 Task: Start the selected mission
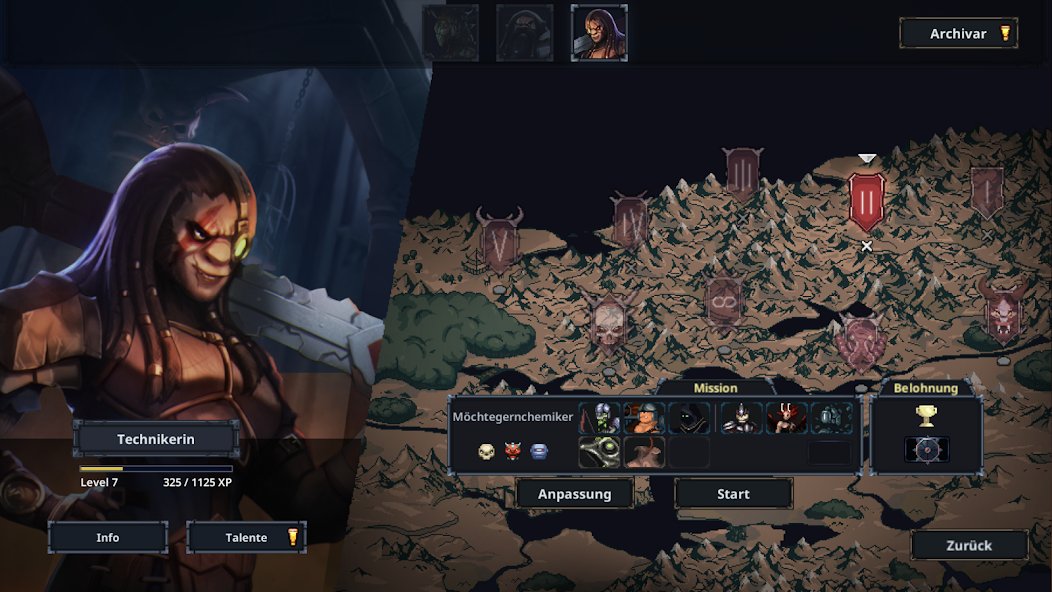click(x=733, y=494)
